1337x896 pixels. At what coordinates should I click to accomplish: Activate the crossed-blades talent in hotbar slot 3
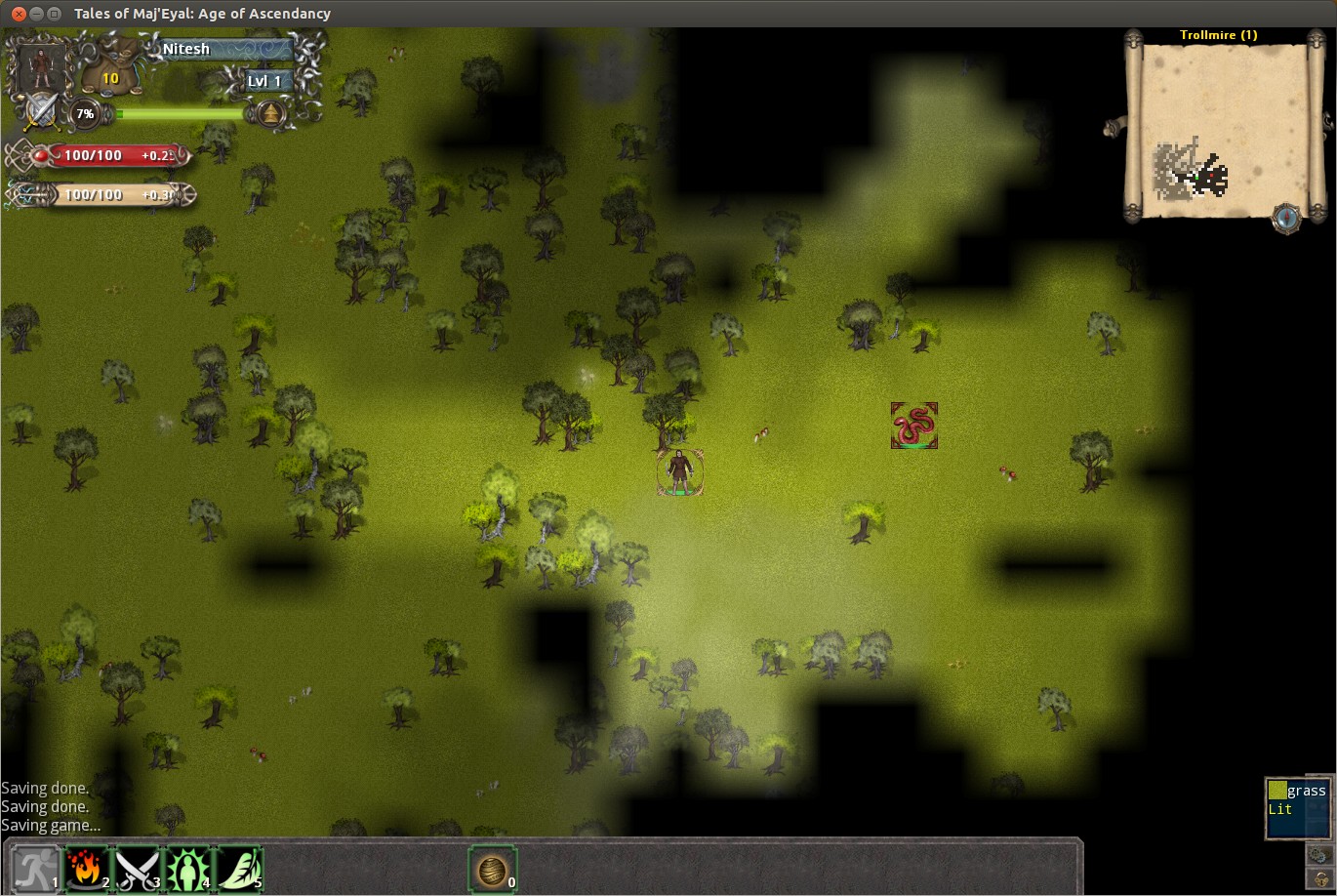coord(135,866)
